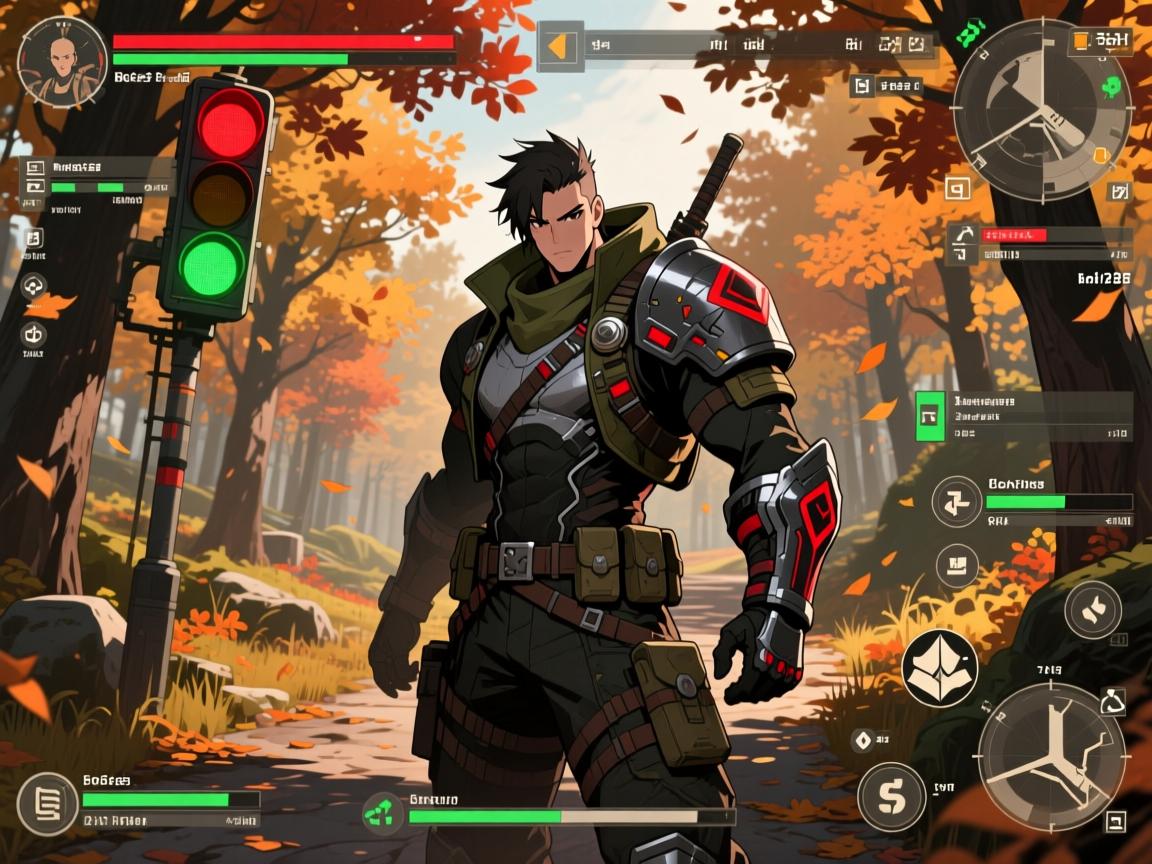Open the round list icon menu
1152x864 pixels.
click(x=47, y=804)
